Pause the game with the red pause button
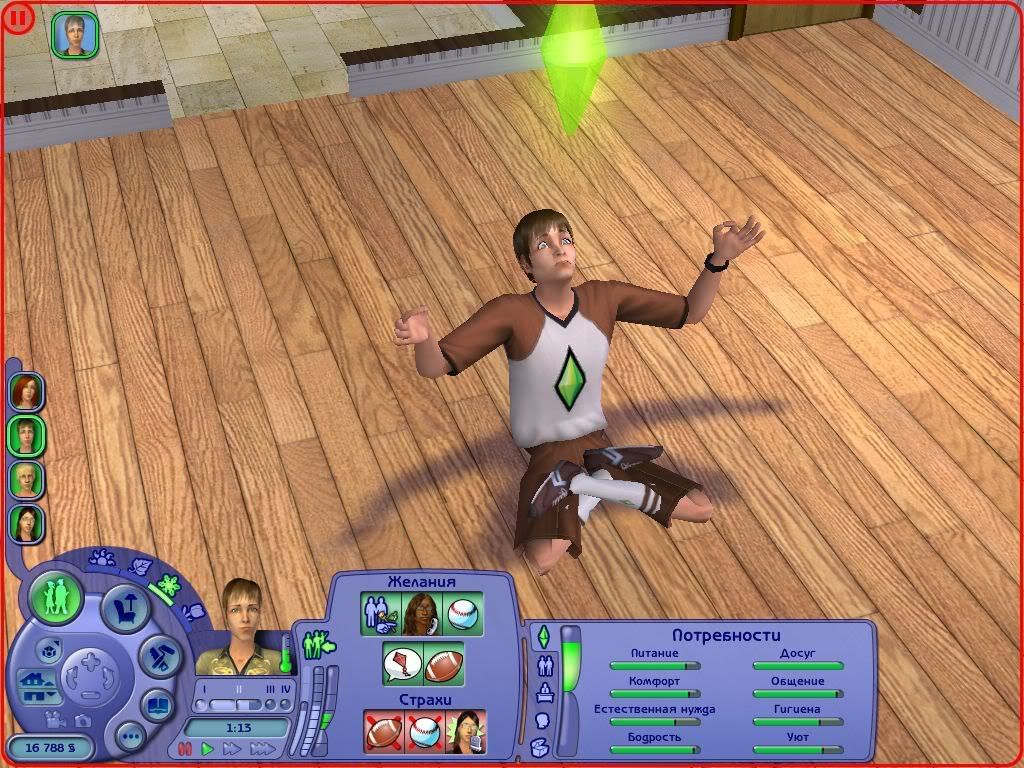1024x768 pixels. [x=184, y=748]
